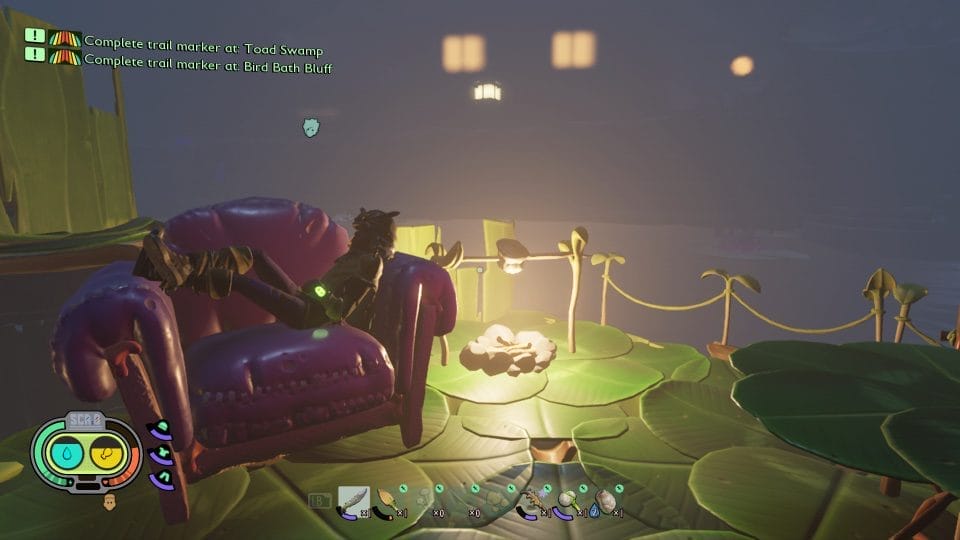Select the curved blade hotbar slot
The width and height of the screenshot is (960, 540).
tap(354, 499)
